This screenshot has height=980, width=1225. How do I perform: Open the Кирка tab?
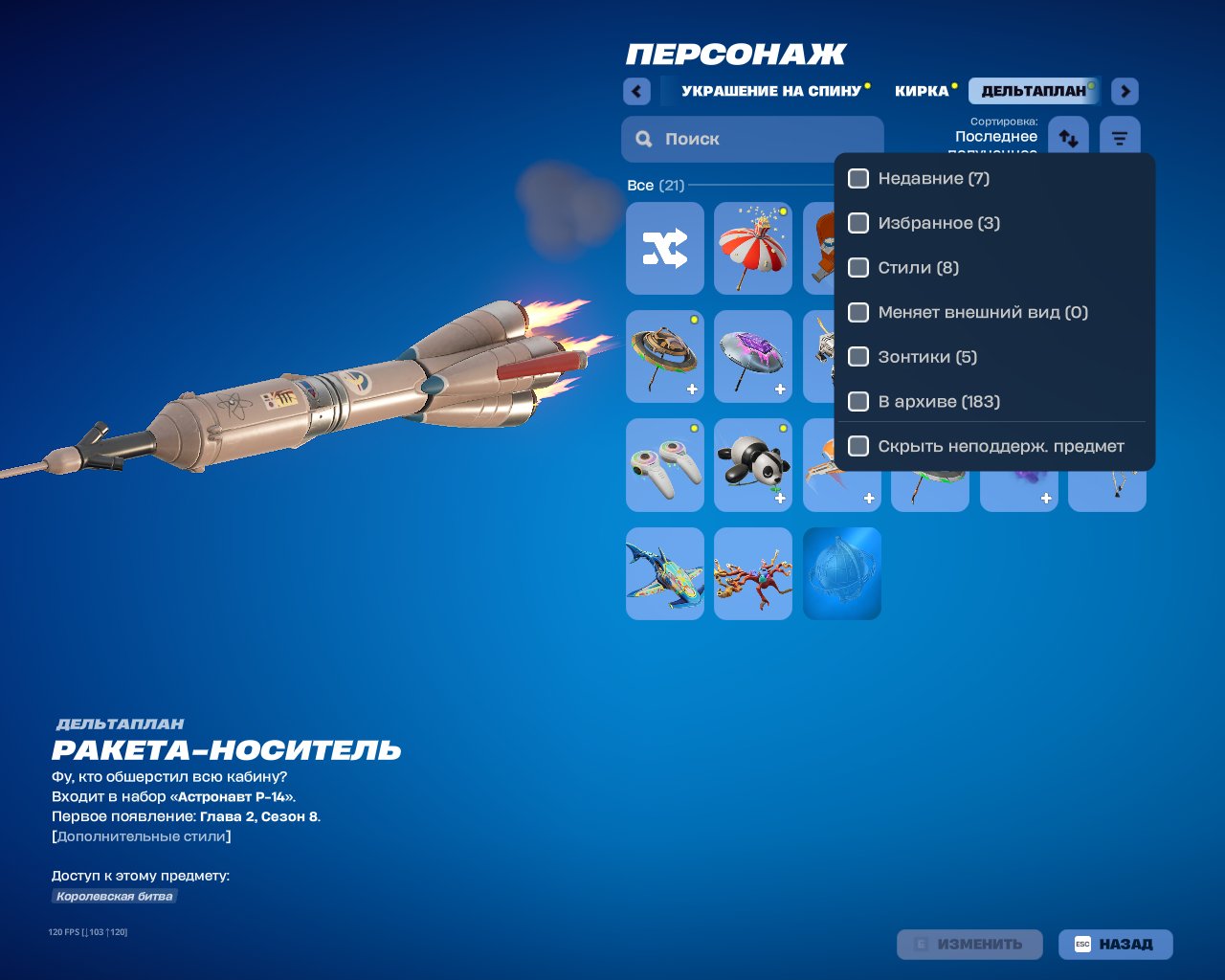[922, 91]
